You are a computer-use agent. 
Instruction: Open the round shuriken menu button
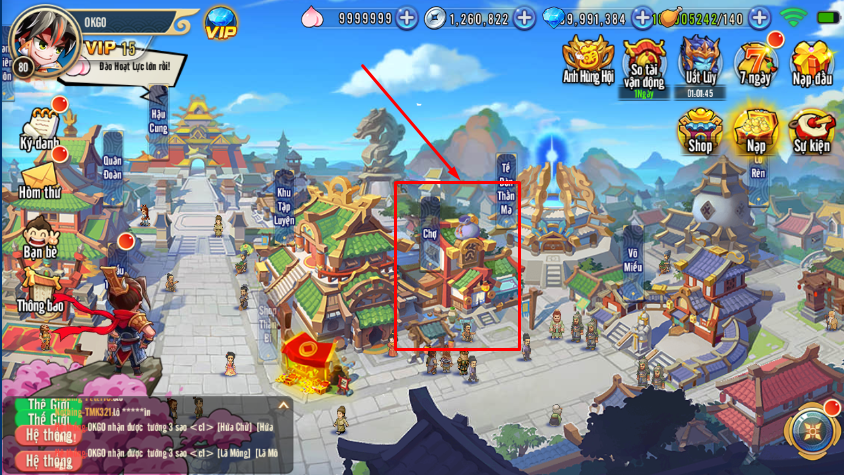812,432
